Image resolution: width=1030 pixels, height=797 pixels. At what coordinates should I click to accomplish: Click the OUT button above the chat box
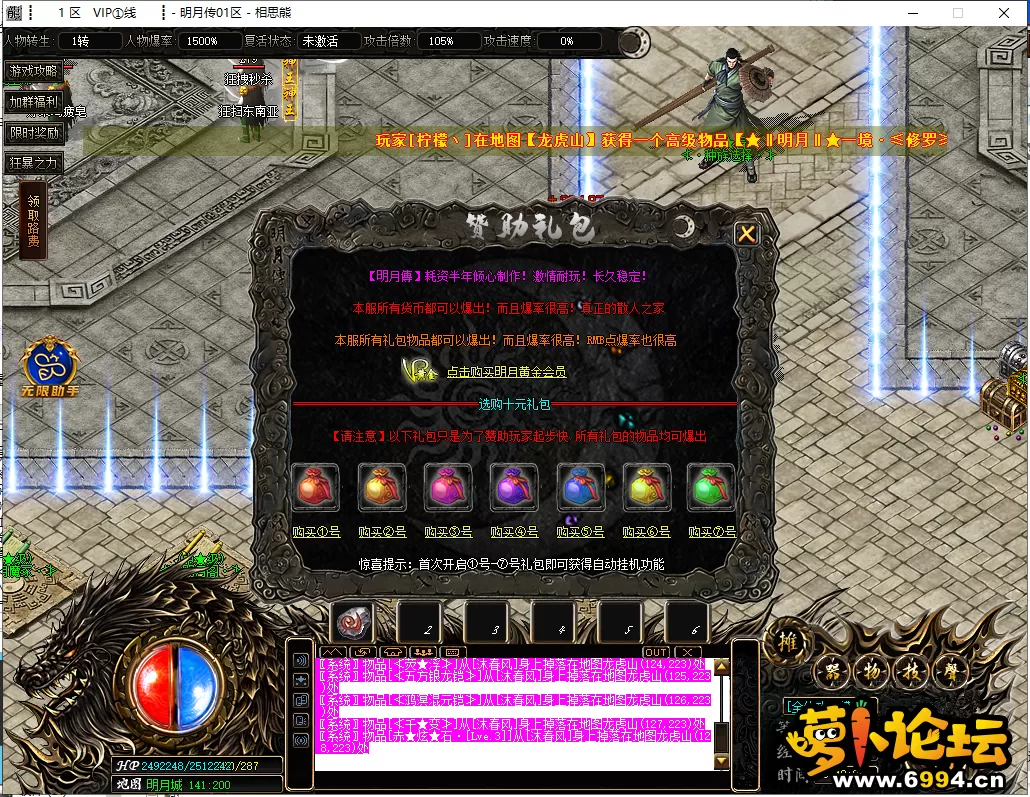tap(656, 652)
